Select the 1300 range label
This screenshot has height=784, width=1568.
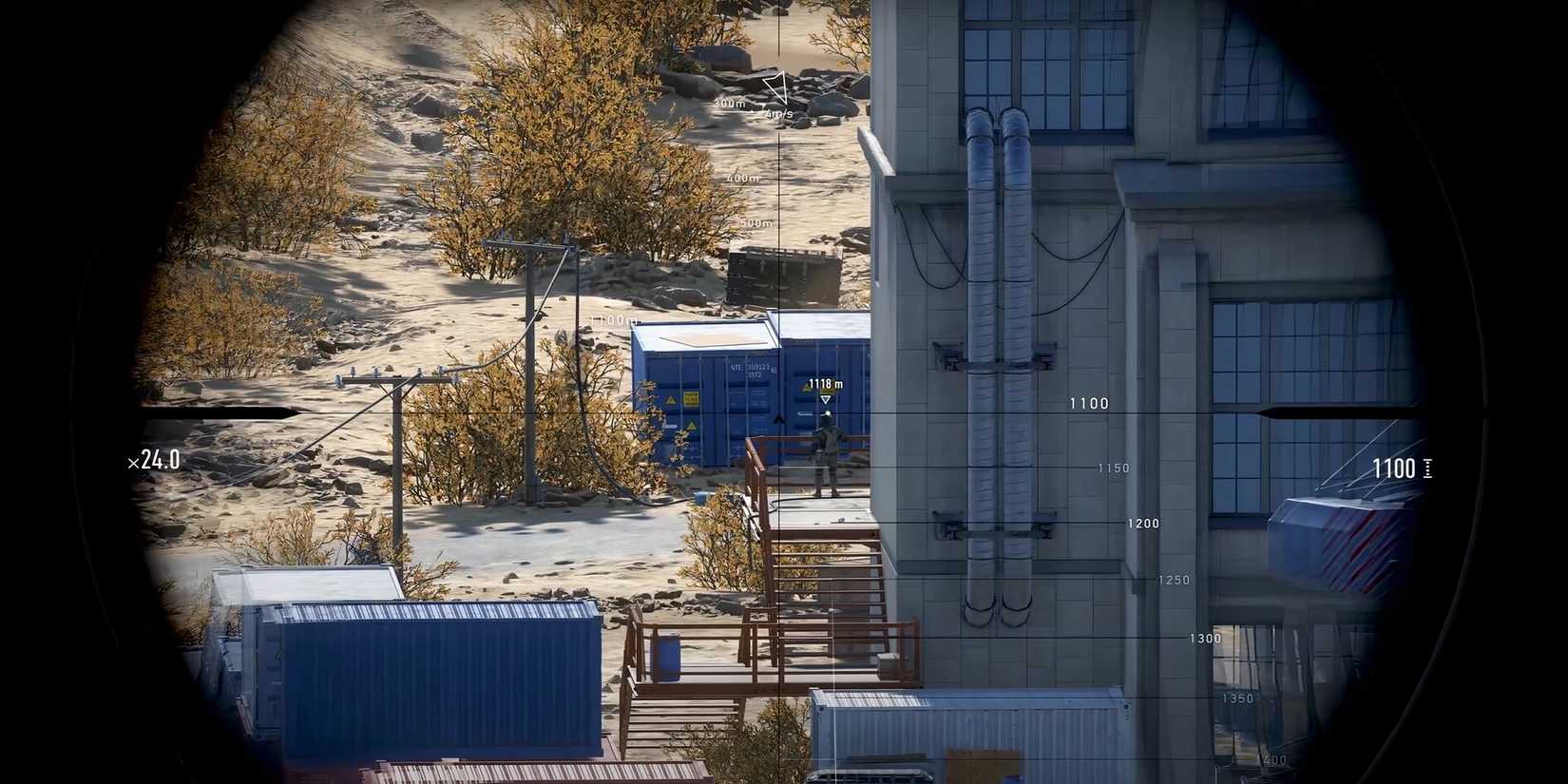[x=1206, y=639]
